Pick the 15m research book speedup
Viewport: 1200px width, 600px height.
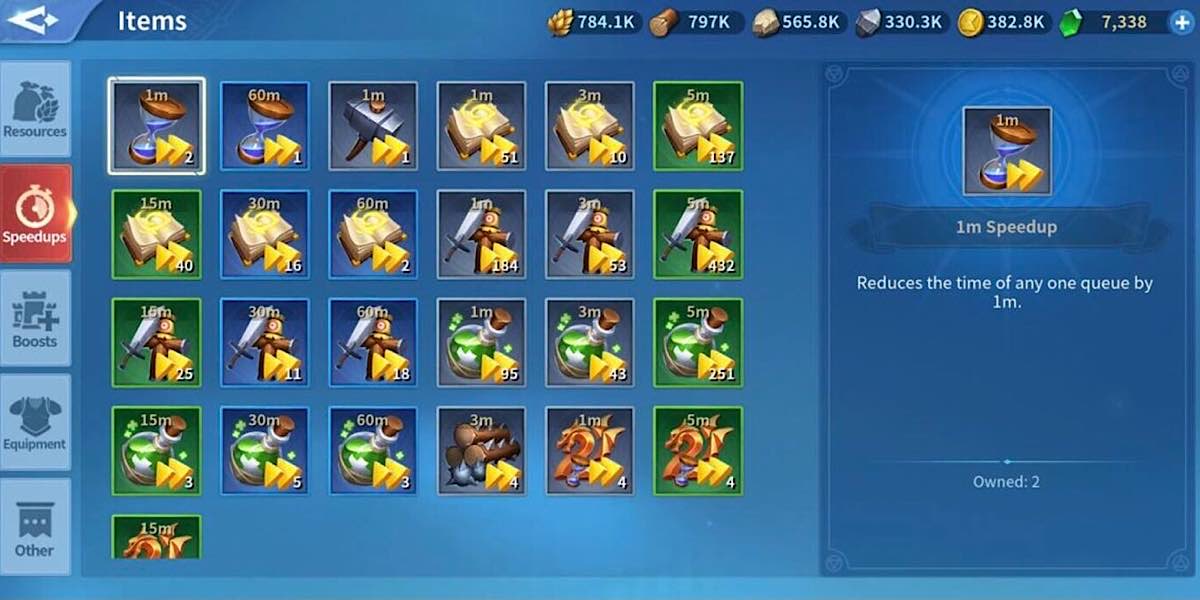(156, 234)
